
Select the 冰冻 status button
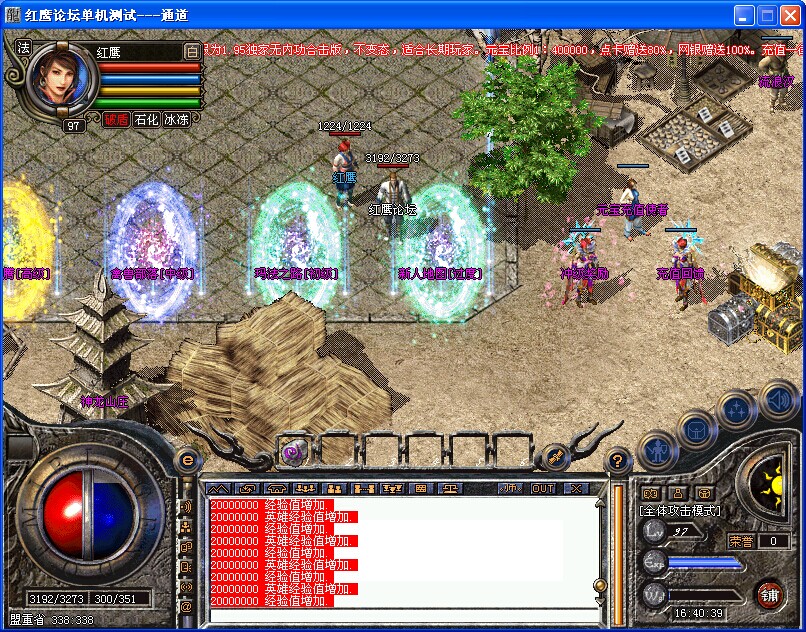[x=176, y=119]
